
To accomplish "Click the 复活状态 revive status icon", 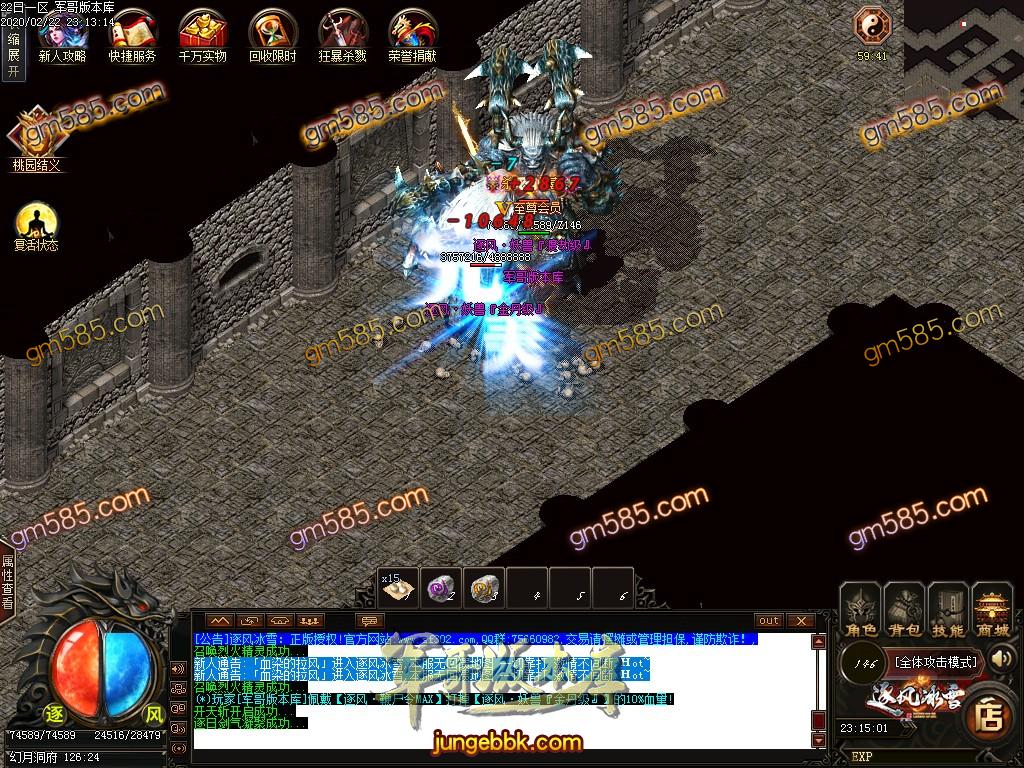I will [x=36, y=225].
